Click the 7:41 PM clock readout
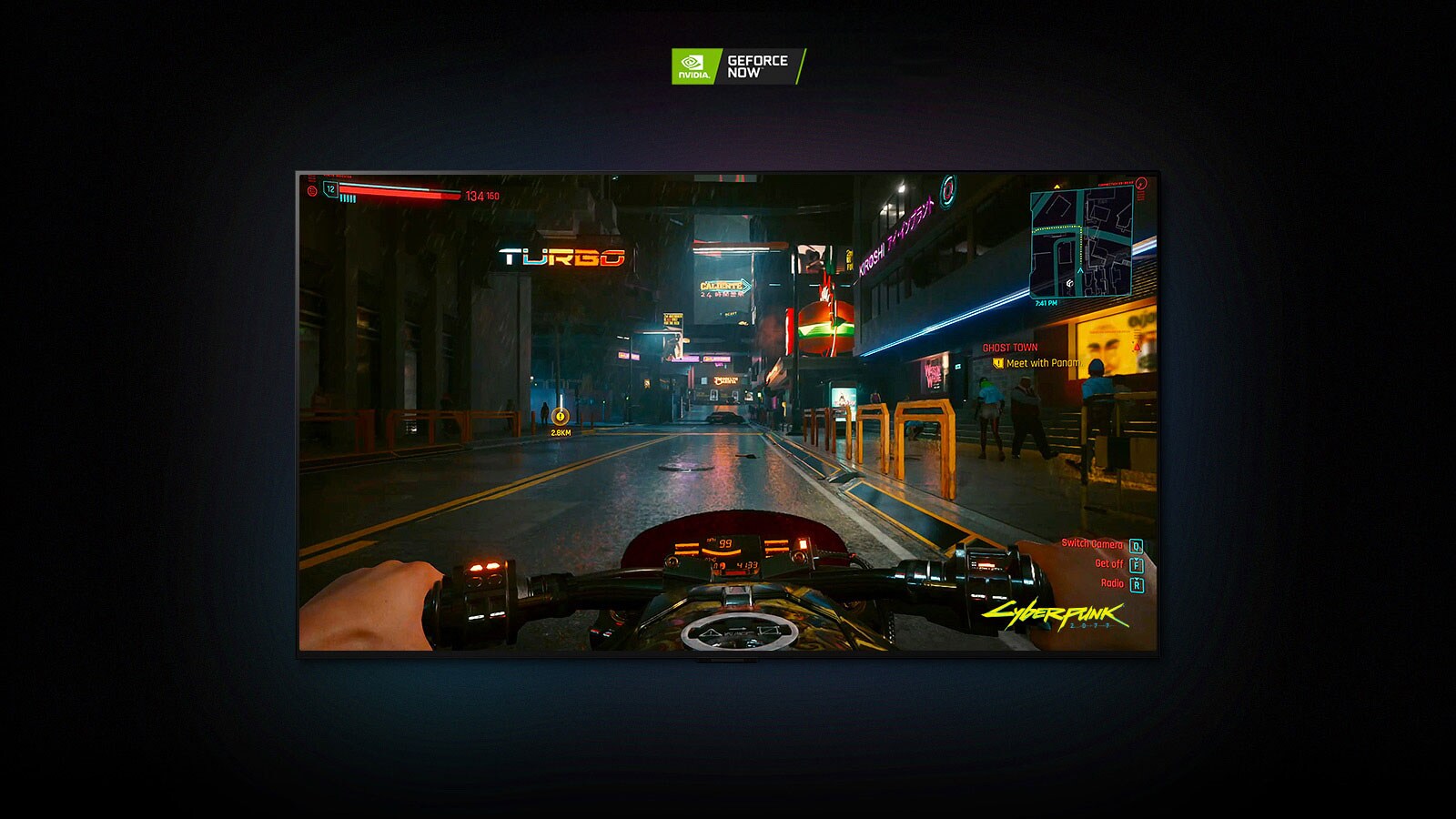The width and height of the screenshot is (1456, 819). click(1048, 302)
